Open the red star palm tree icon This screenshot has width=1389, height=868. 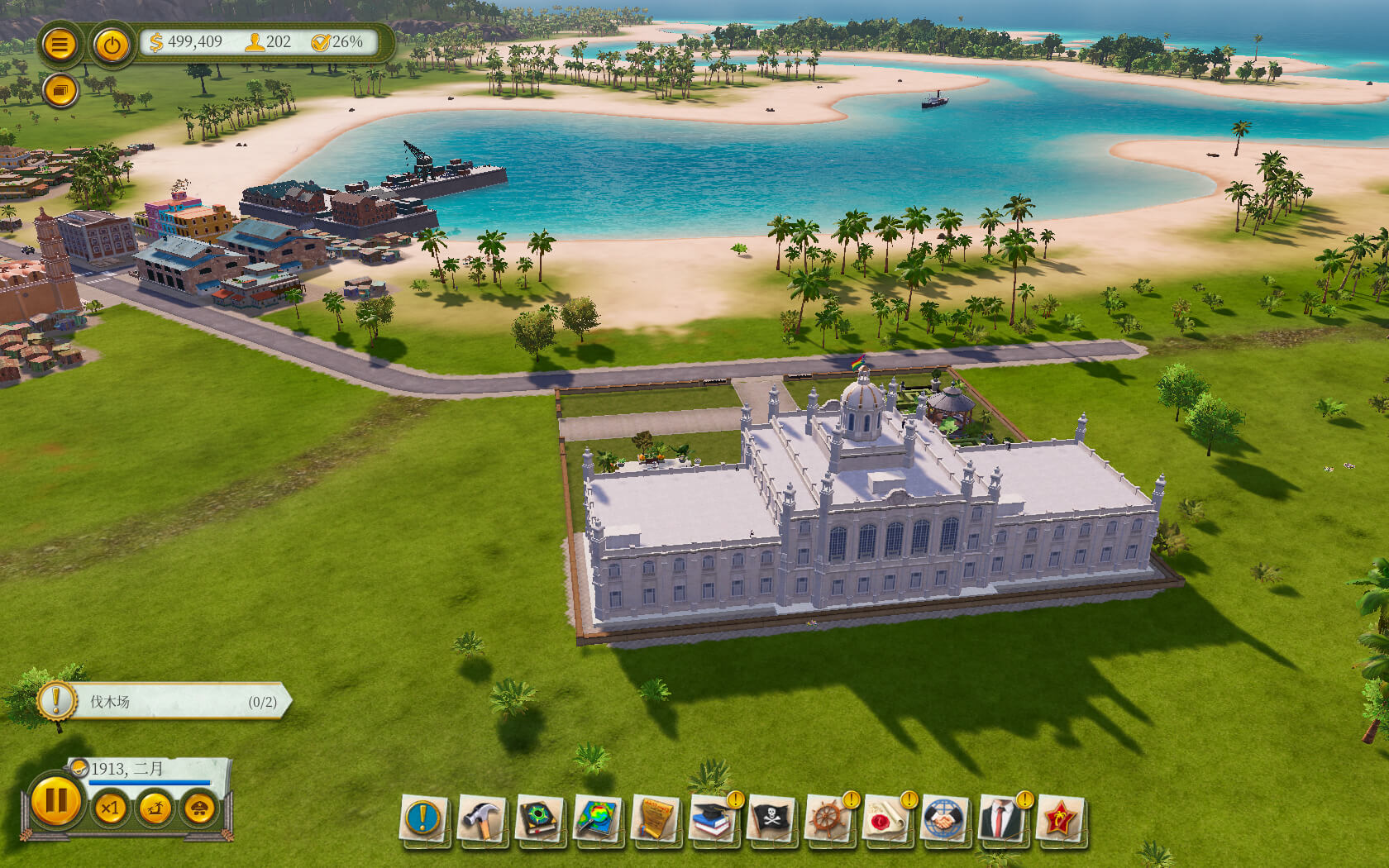[x=1061, y=818]
